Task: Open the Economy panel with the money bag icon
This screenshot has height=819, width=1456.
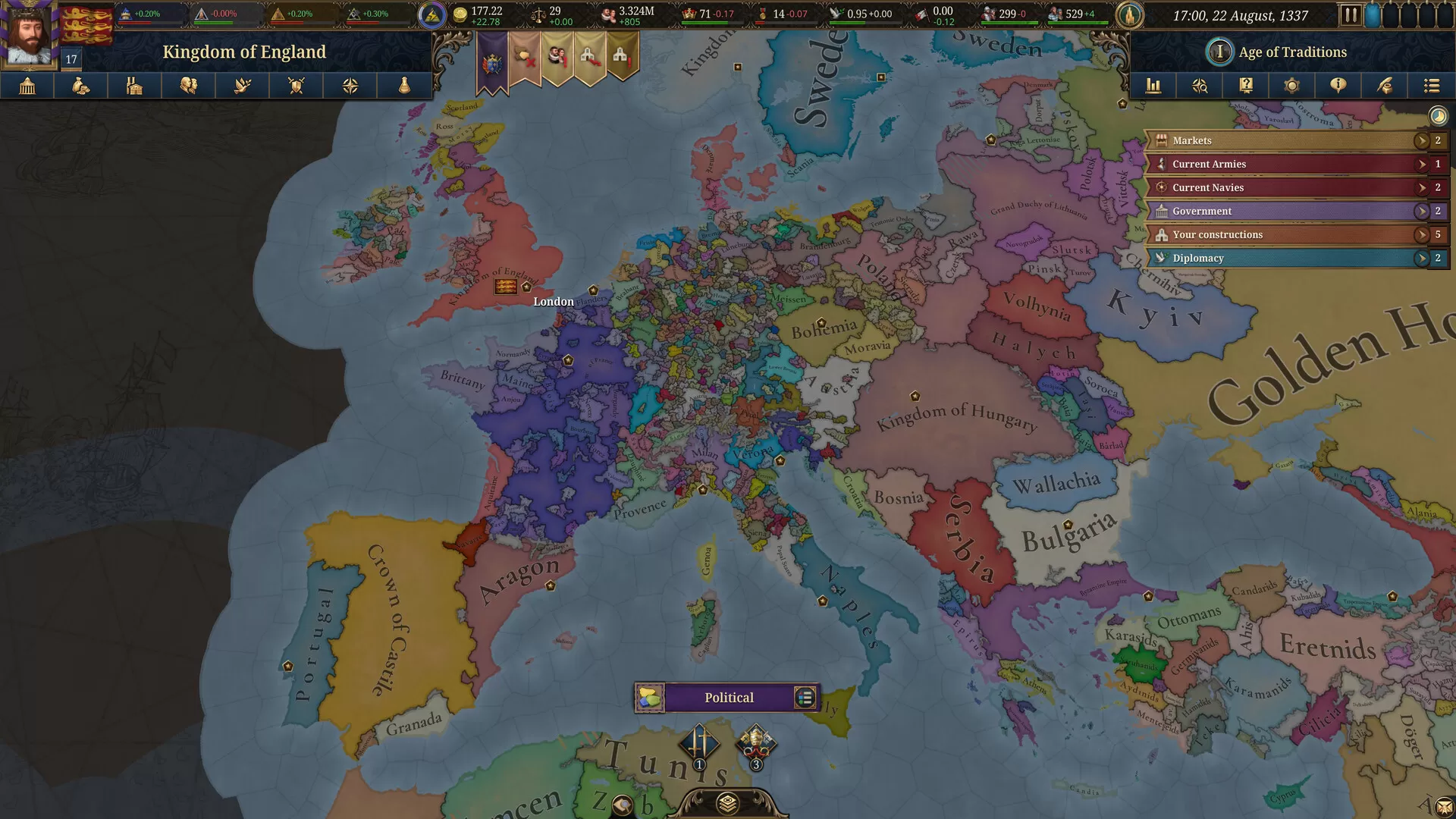Action: (x=81, y=85)
